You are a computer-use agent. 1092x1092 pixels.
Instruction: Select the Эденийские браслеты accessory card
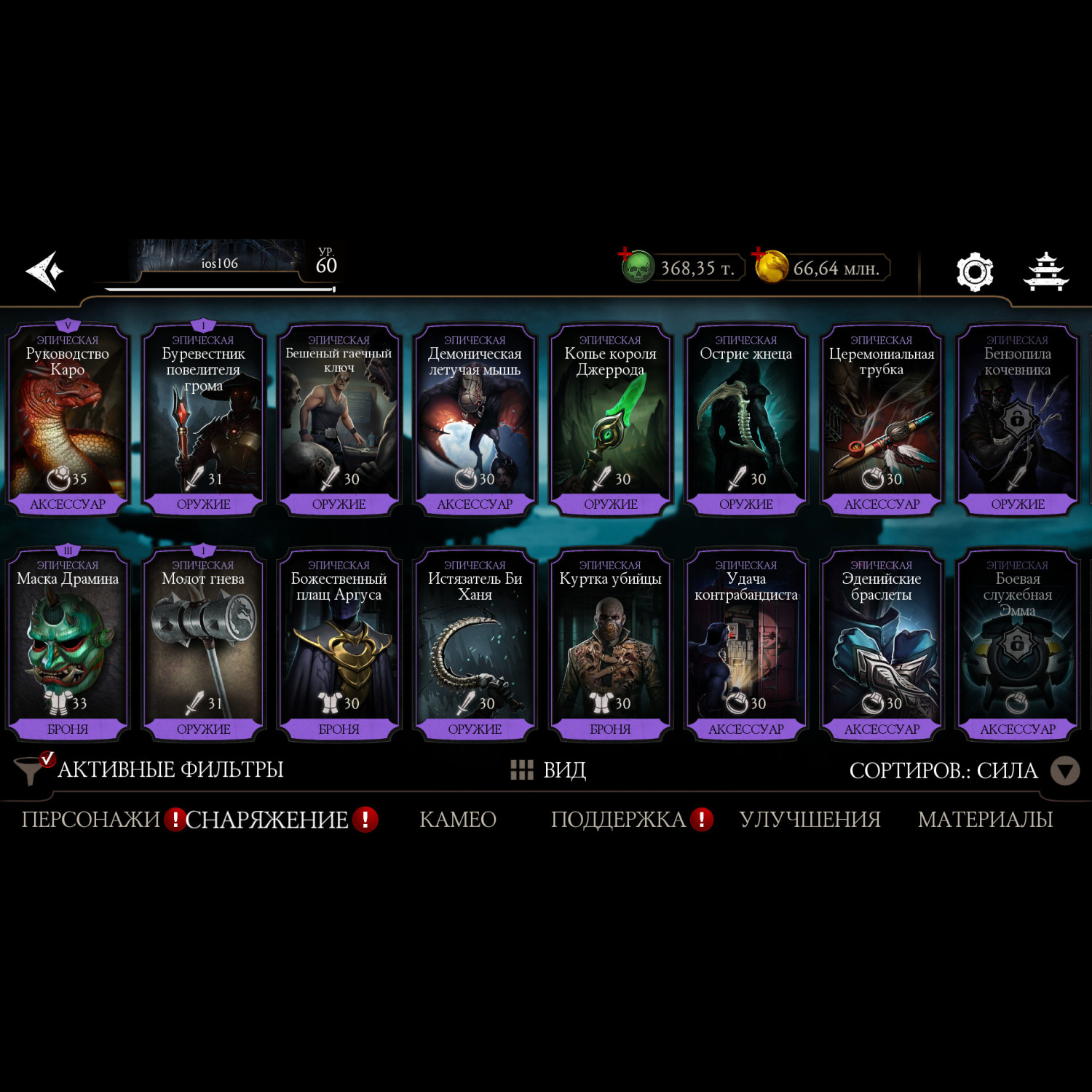click(x=882, y=645)
